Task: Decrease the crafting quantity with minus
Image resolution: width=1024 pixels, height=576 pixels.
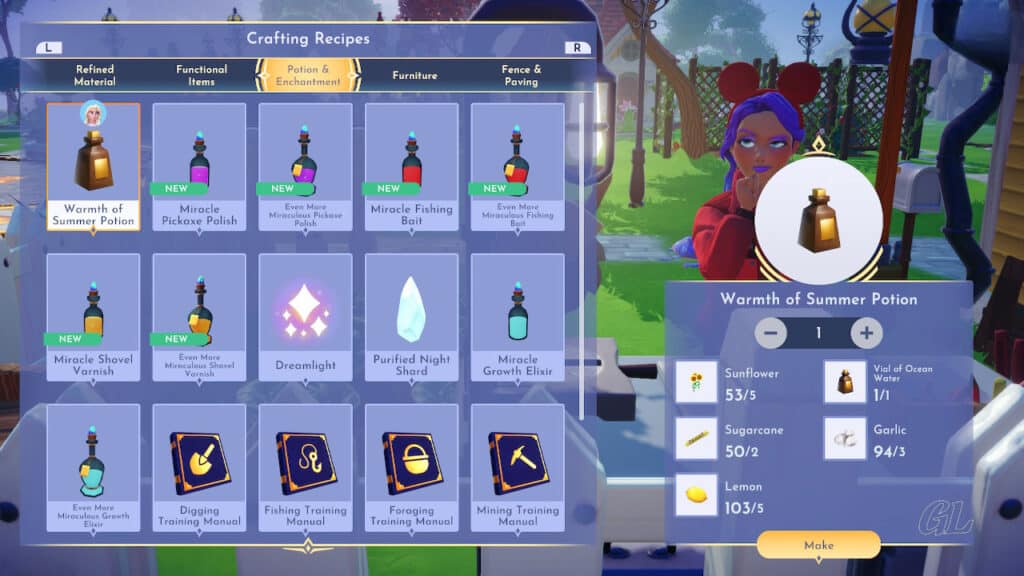Action: coord(771,333)
